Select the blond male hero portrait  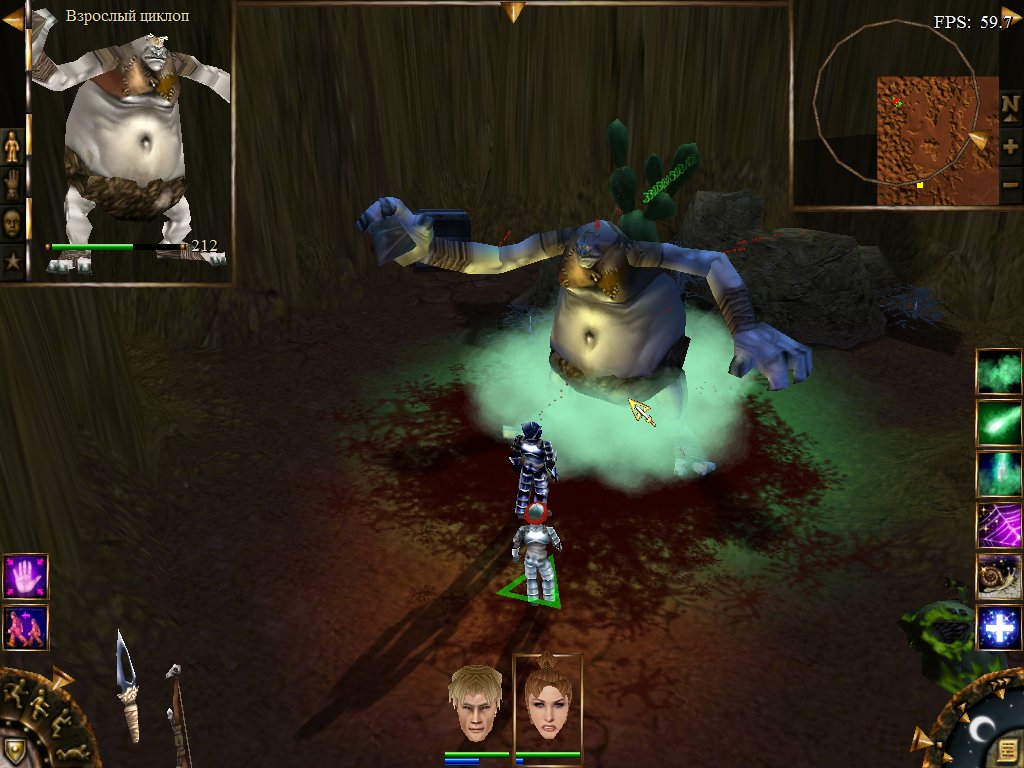point(476,705)
